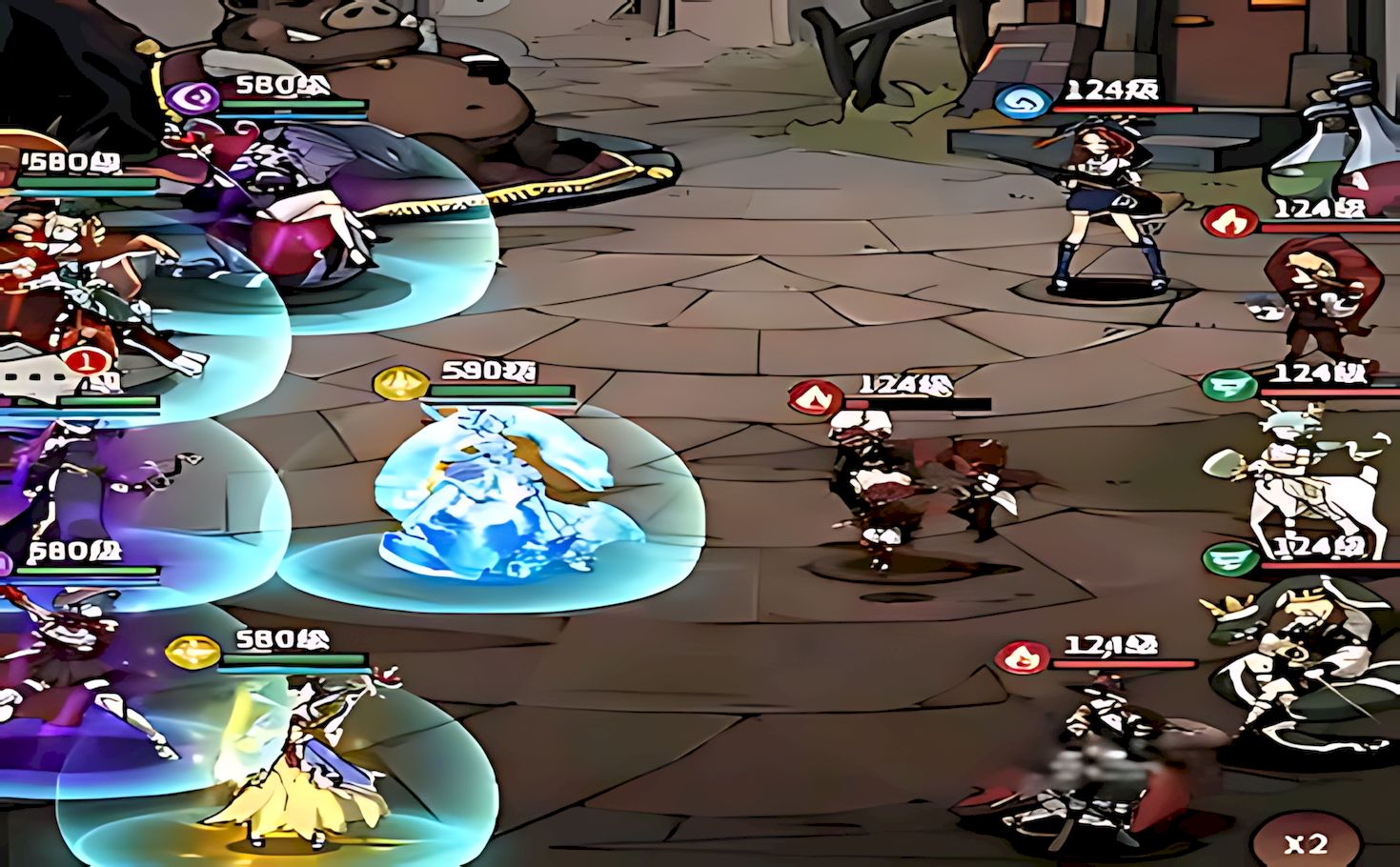
Task: Toggle the x2 battle speed button
Action: pyautogui.click(x=1306, y=843)
